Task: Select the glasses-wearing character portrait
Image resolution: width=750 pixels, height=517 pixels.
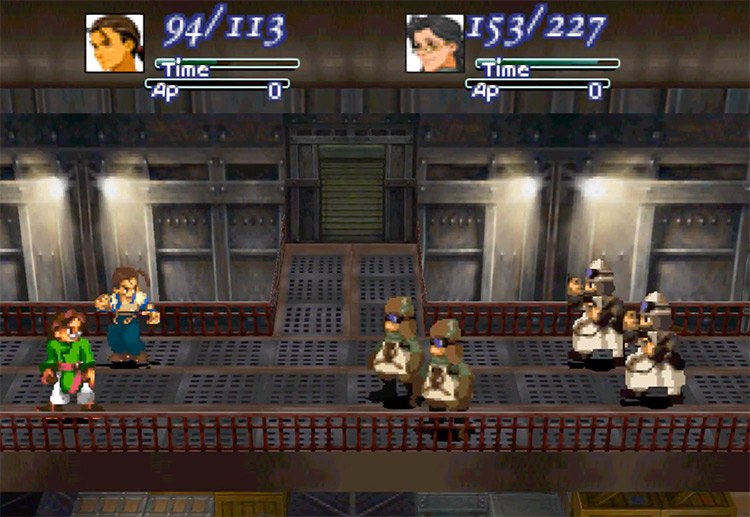Action: click(435, 43)
